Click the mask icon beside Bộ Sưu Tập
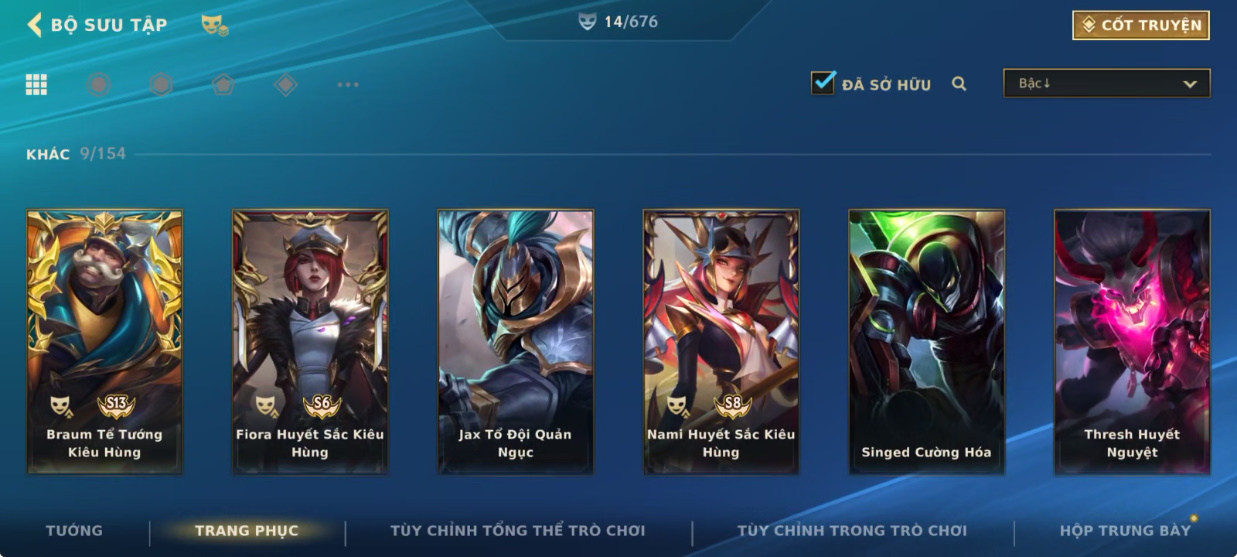Screen dimensions: 1237x557 pos(213,25)
